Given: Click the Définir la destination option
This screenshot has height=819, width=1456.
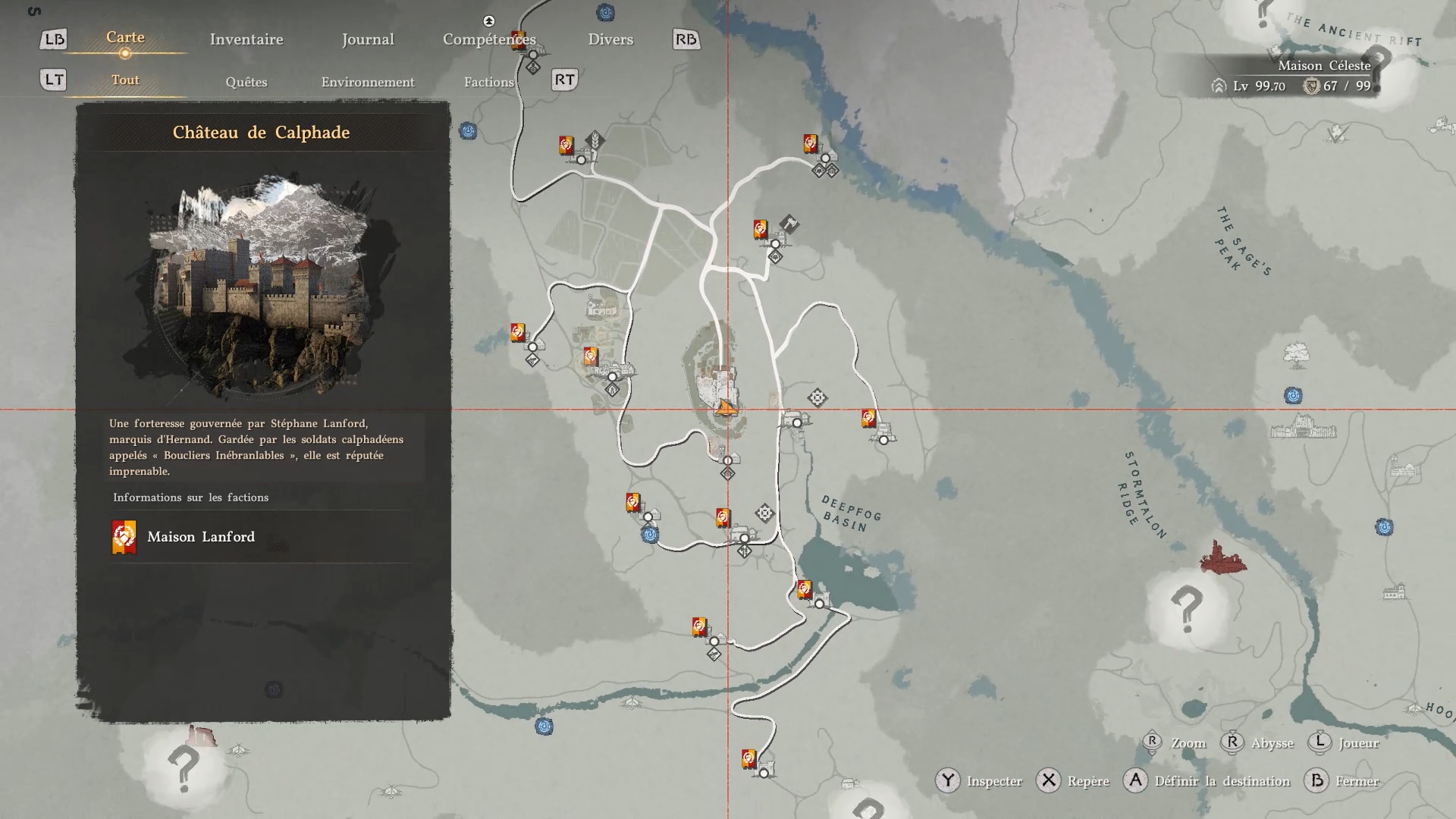Looking at the screenshot, I should point(1222,781).
